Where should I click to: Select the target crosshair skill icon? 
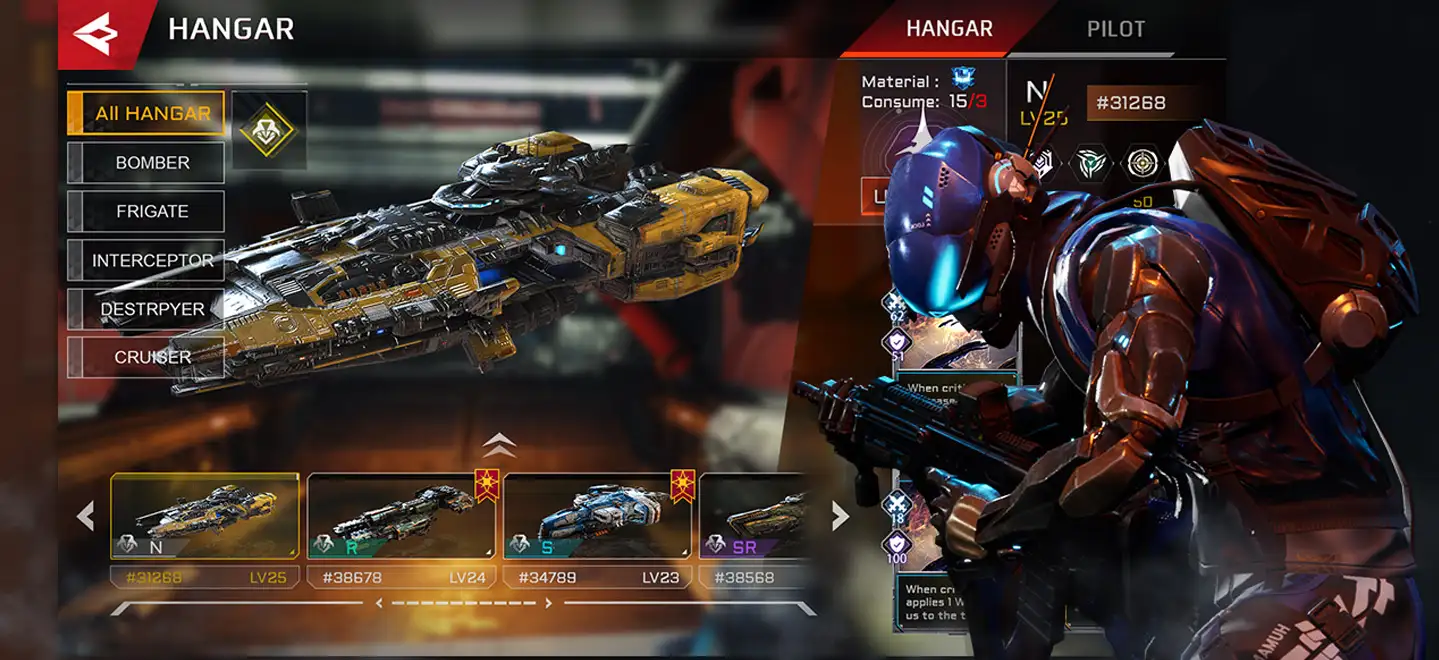point(1142,163)
